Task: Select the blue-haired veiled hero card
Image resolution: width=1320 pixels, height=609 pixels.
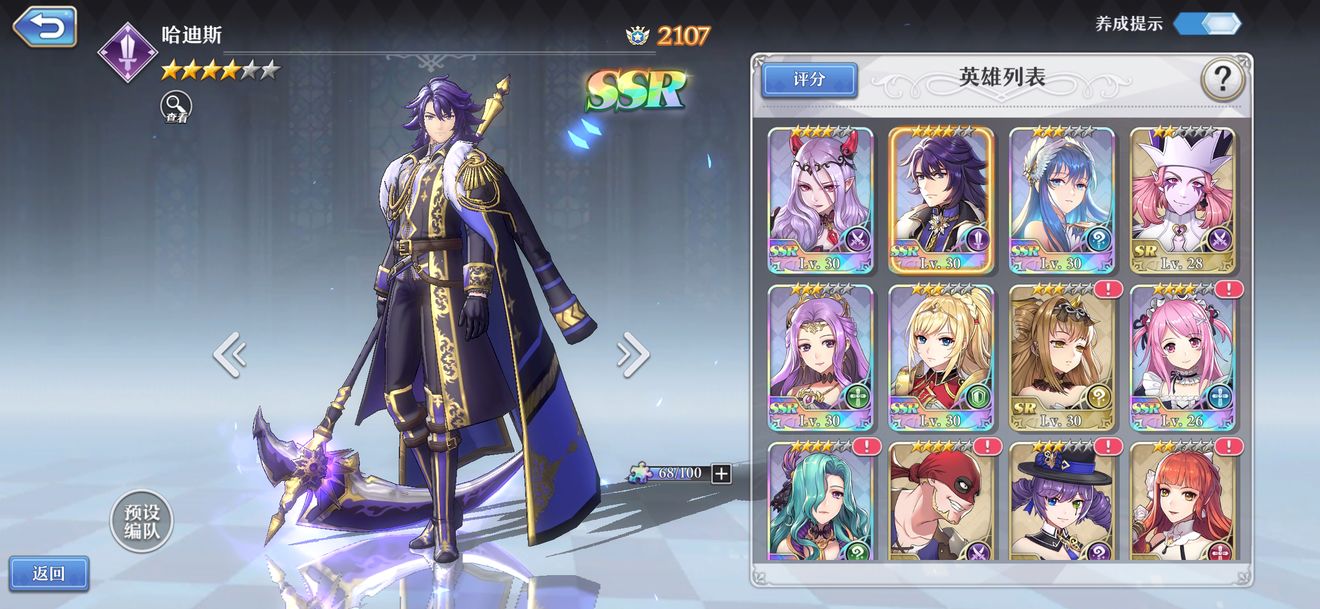Action: tap(1061, 200)
